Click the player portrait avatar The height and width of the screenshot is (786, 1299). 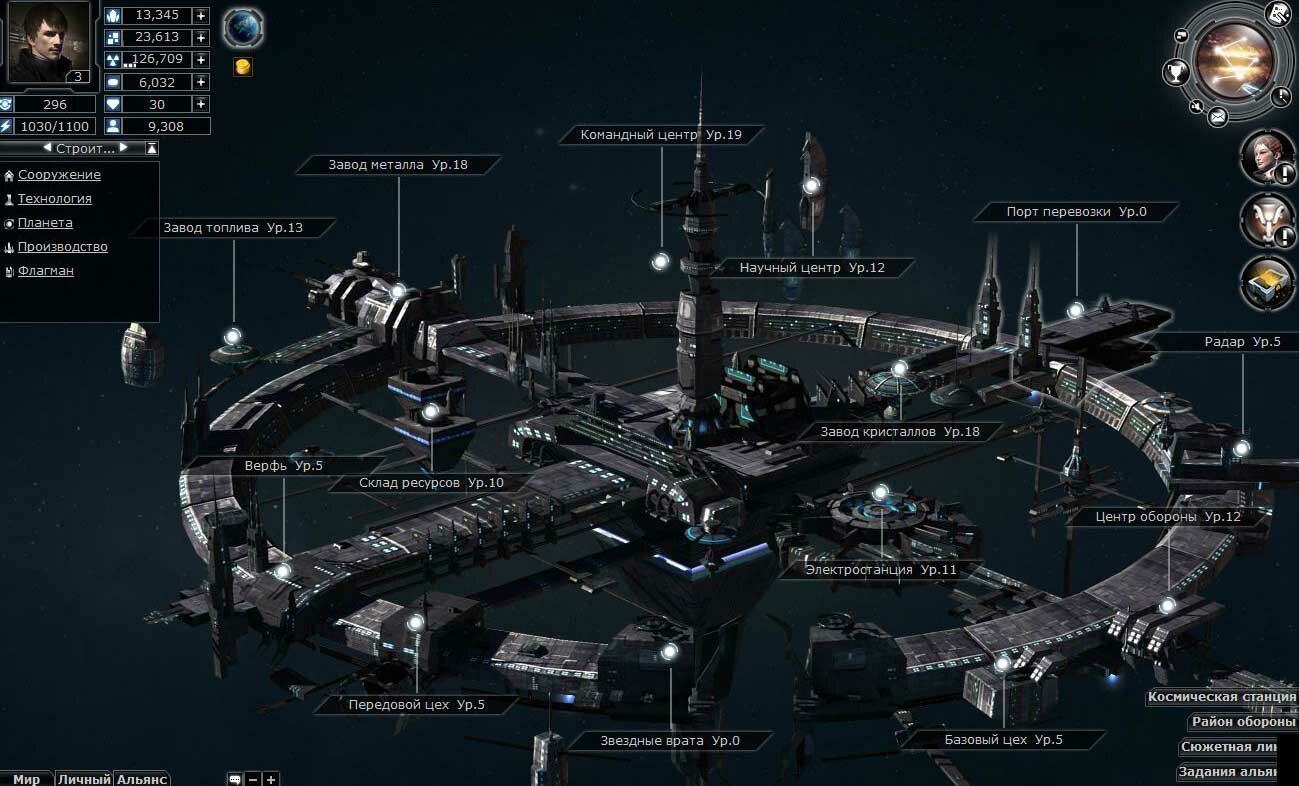(x=47, y=40)
